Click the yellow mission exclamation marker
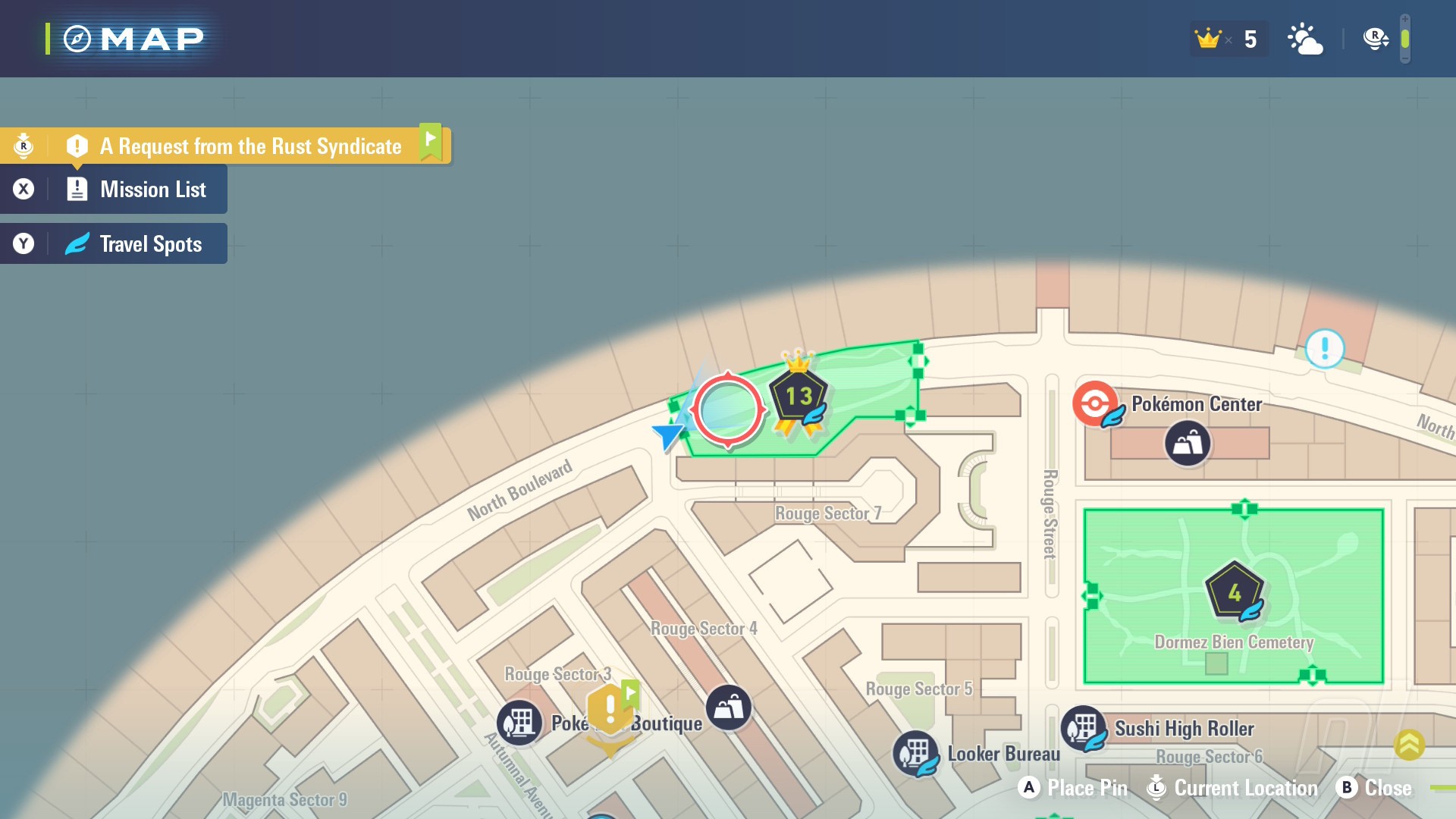Viewport: 1456px width, 819px height. point(610,710)
